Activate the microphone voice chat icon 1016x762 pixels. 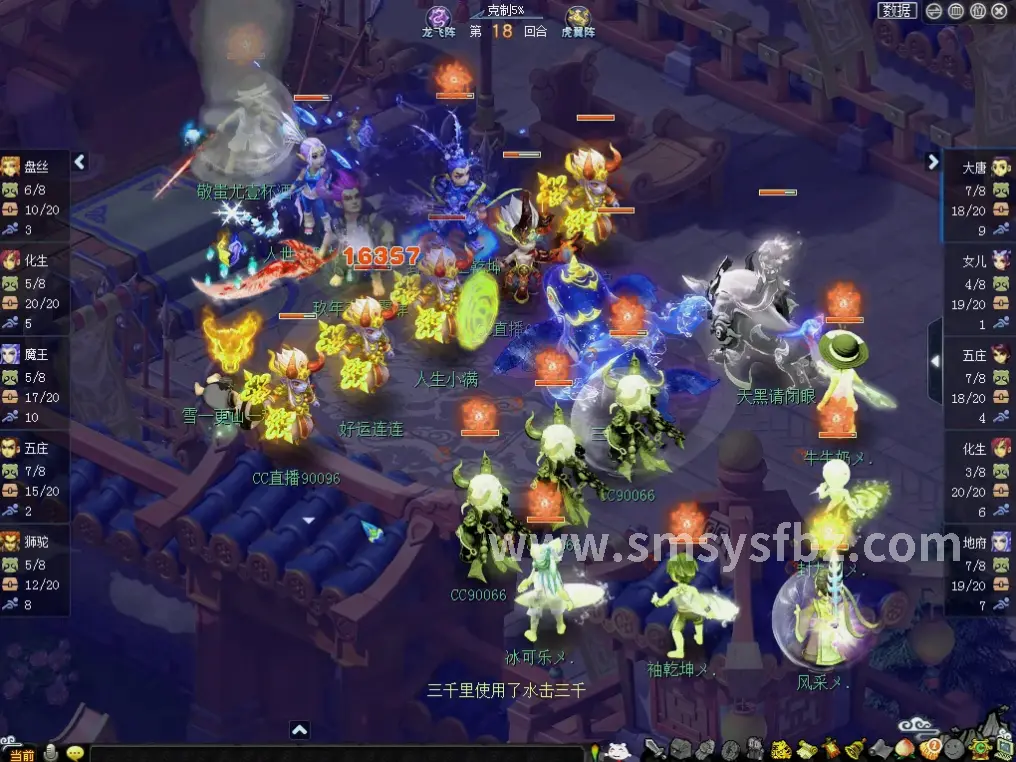pos(50,753)
